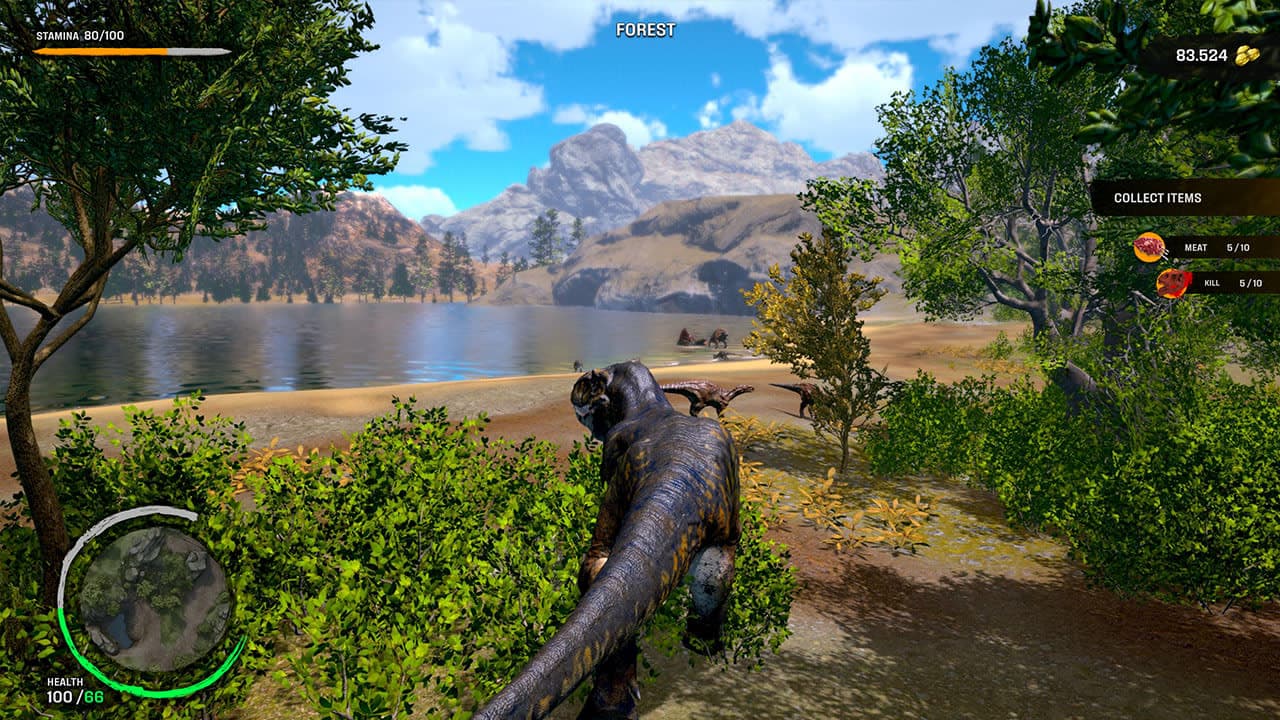Screen dimensions: 1280x720
Task: Toggle the Collect Items panel header
Action: pos(1158,197)
